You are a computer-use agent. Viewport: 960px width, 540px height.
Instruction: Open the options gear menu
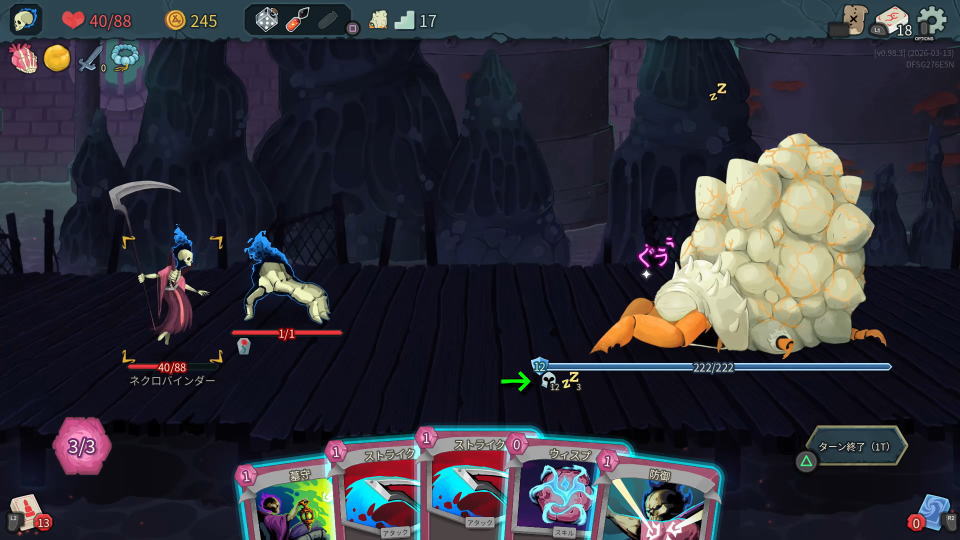(931, 21)
